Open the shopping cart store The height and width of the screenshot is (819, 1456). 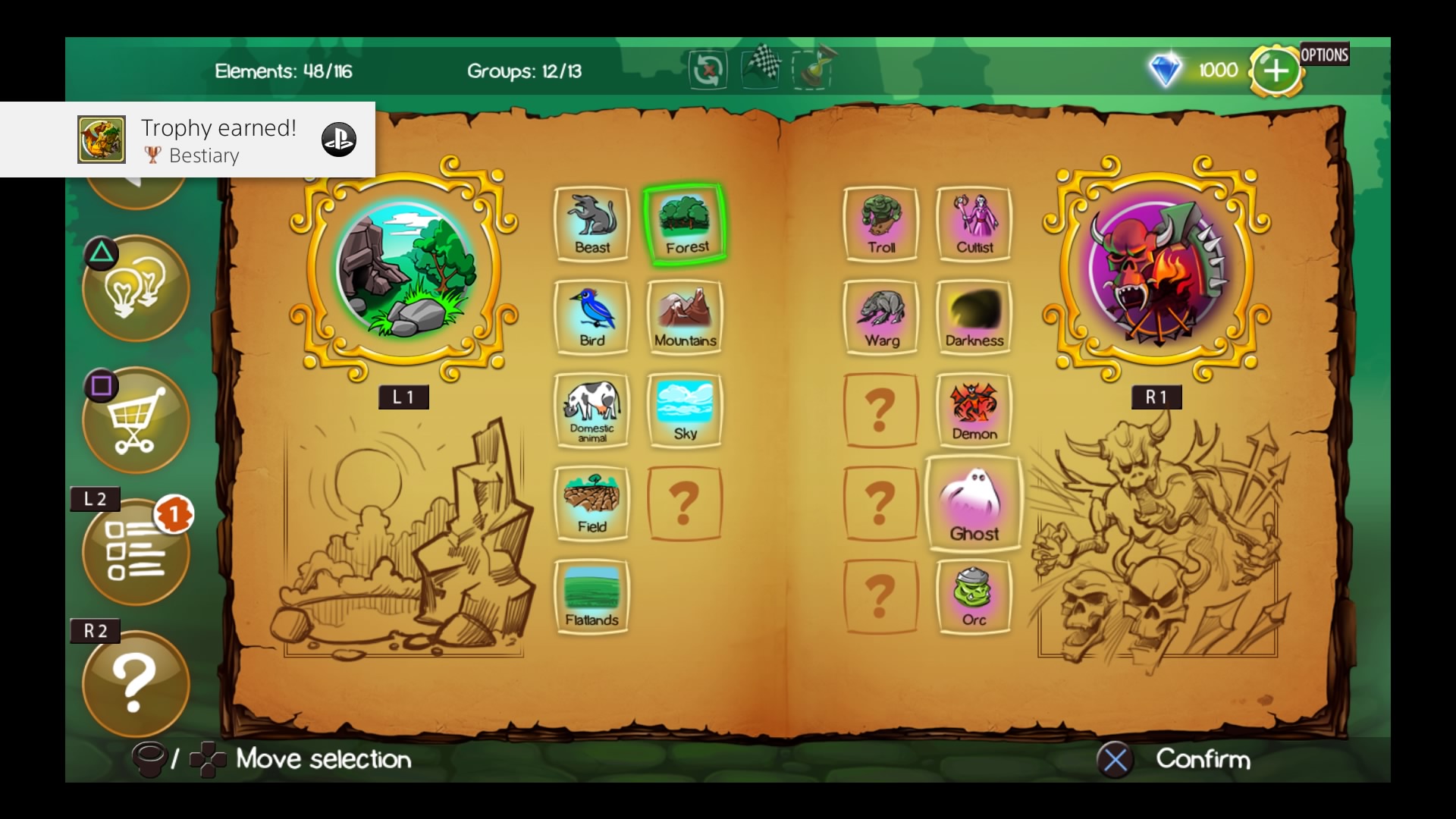pyautogui.click(x=136, y=420)
